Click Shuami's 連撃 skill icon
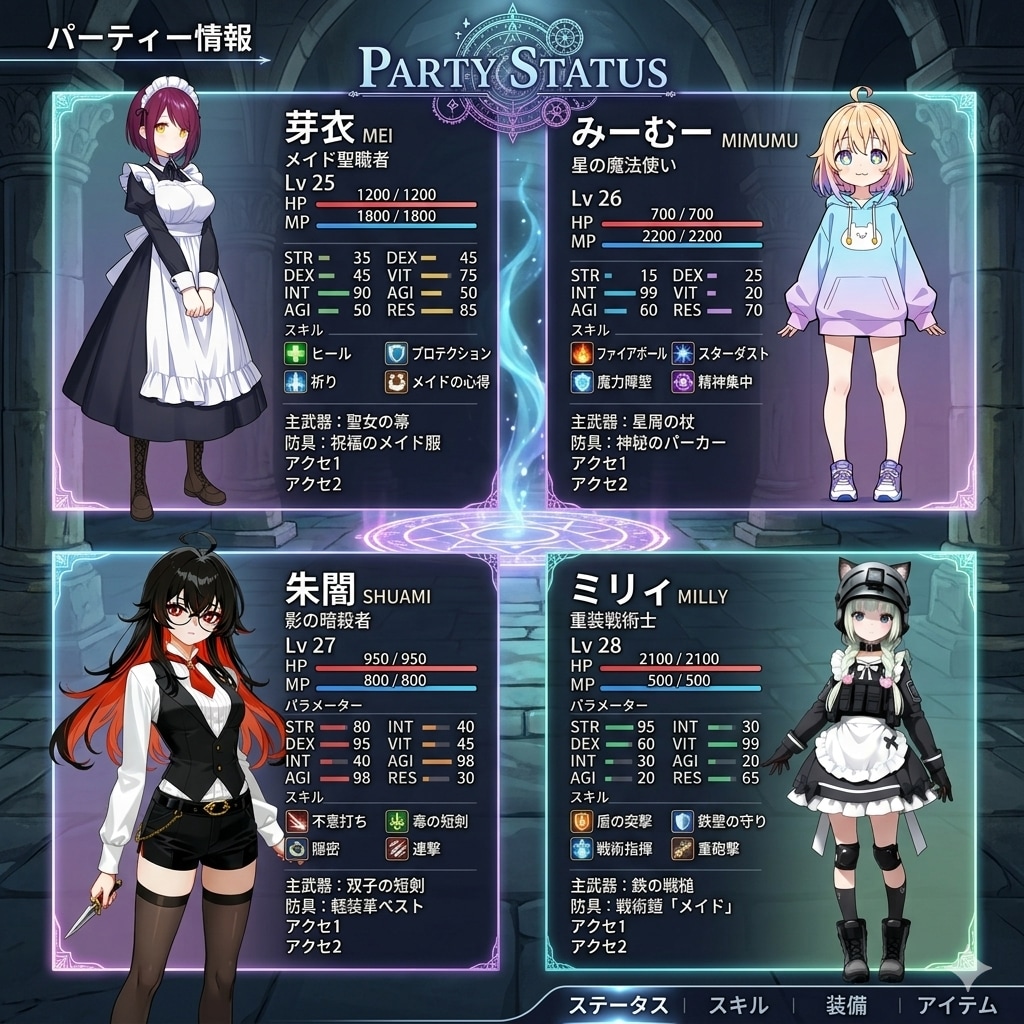 (x=397, y=849)
